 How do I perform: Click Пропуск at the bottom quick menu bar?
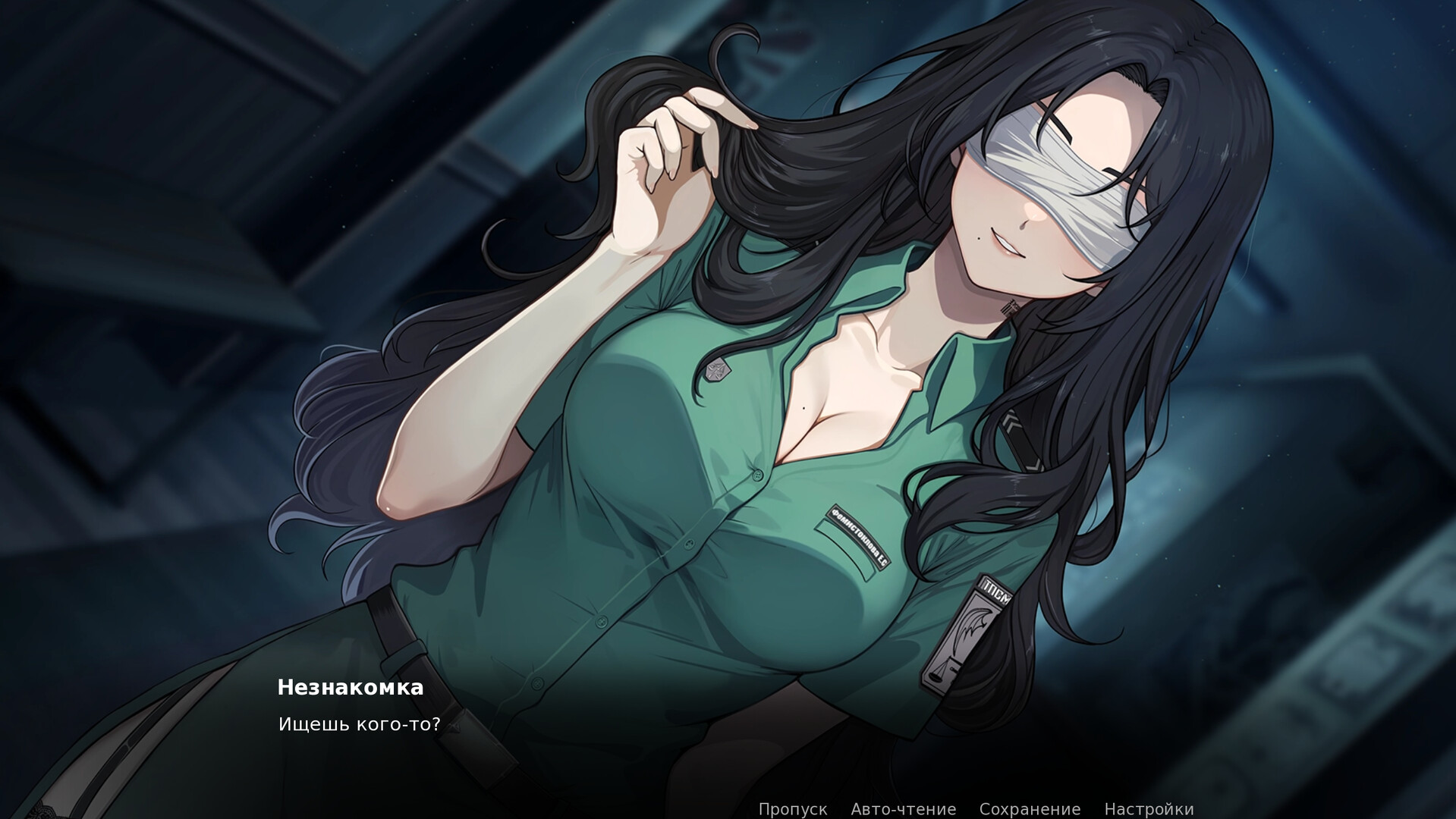(x=792, y=808)
